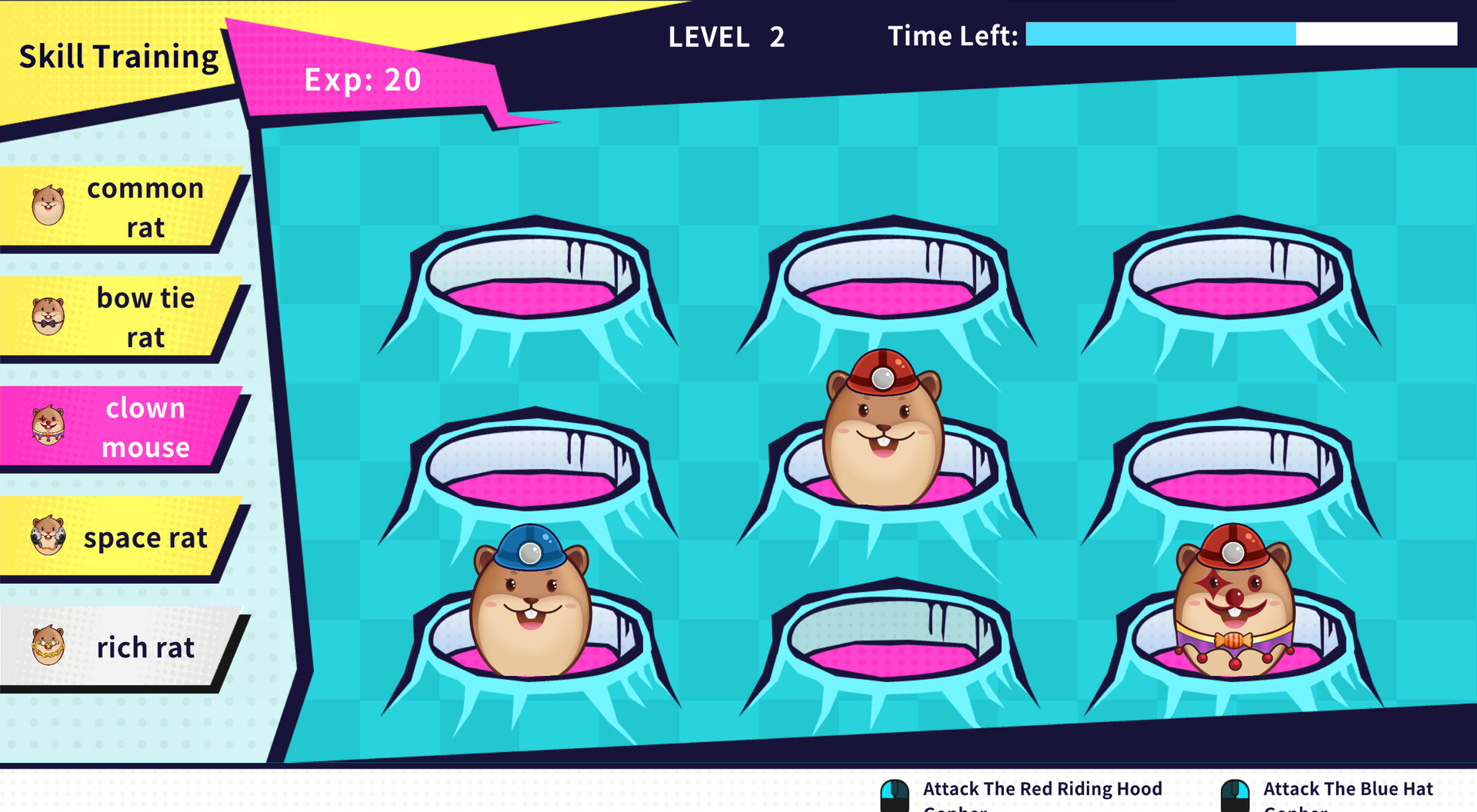Viewport: 1477px width, 812px height.
Task: Select the clown mouse entry in the list
Action: [145, 428]
